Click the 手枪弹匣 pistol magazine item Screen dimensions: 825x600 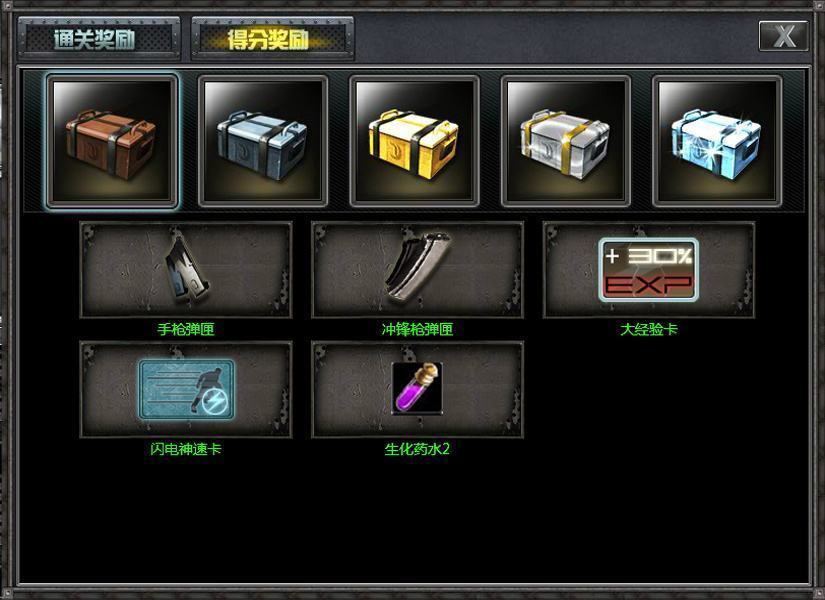186,270
